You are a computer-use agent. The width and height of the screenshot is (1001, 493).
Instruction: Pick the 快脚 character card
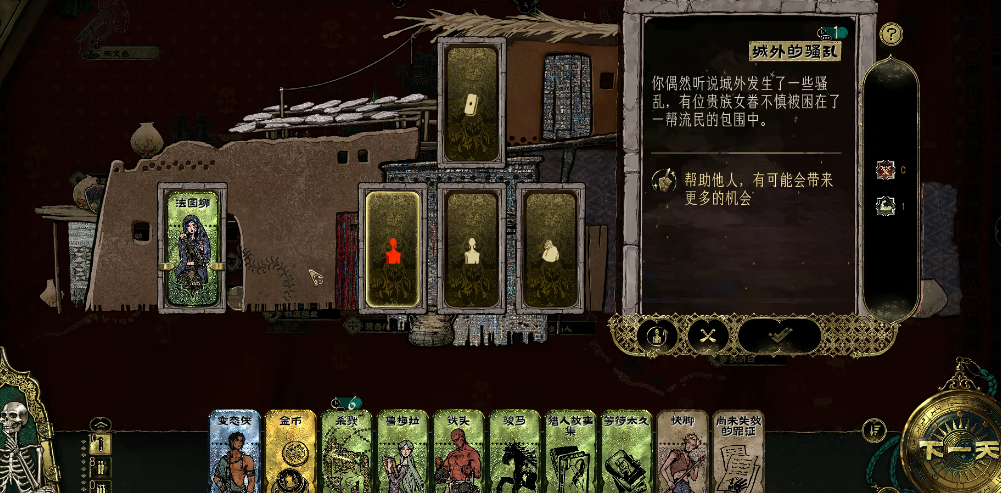pyautogui.click(x=683, y=455)
